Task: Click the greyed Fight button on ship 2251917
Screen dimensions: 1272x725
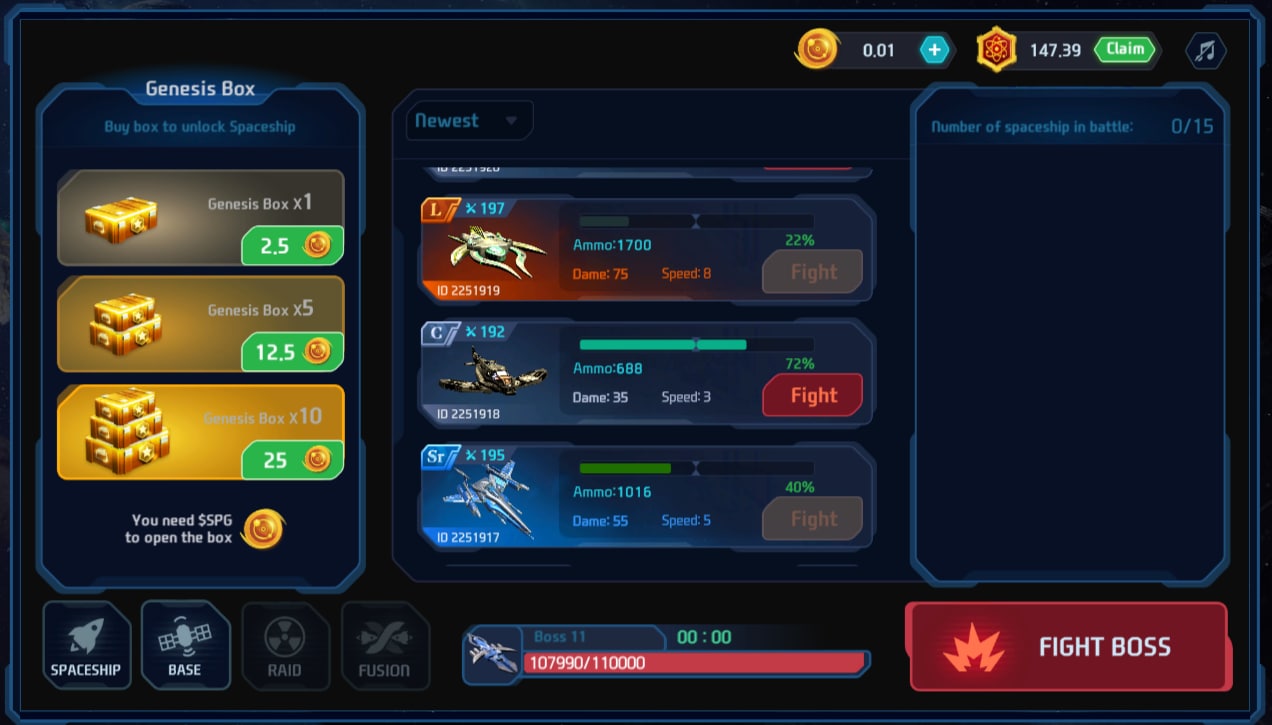Action: pyautogui.click(x=812, y=519)
